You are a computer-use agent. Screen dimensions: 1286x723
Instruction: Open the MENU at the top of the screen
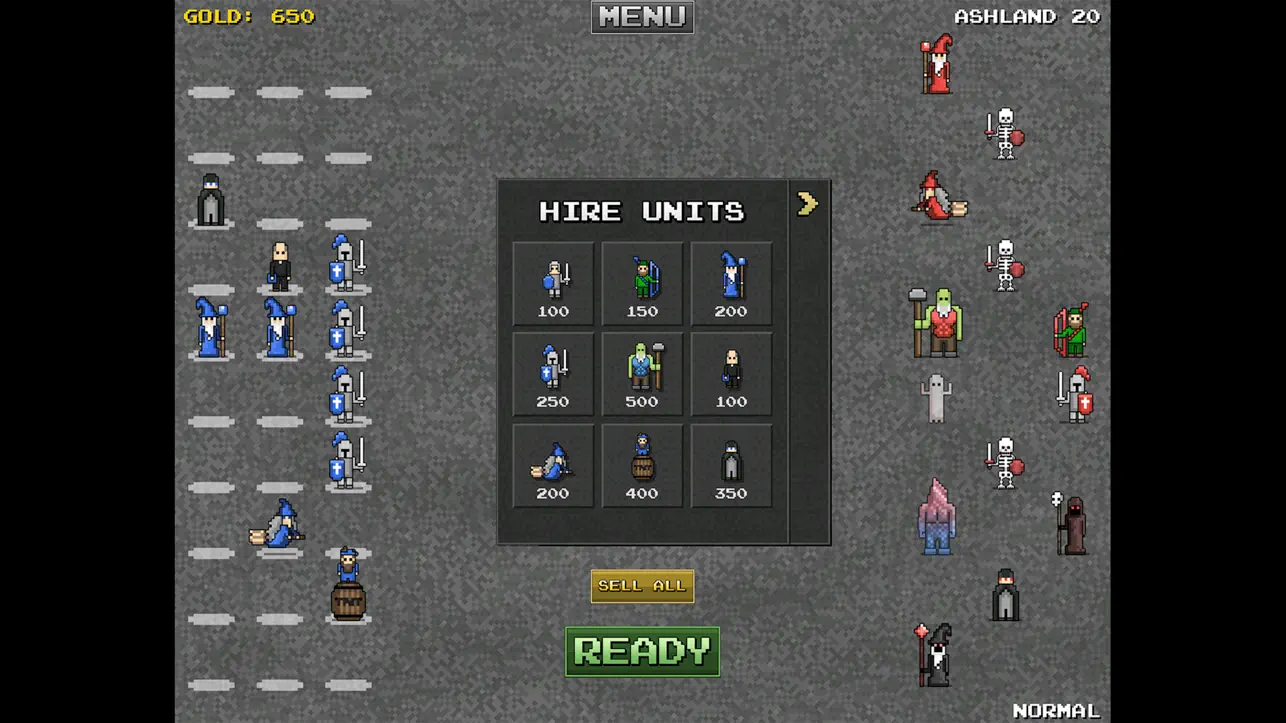[641, 16]
